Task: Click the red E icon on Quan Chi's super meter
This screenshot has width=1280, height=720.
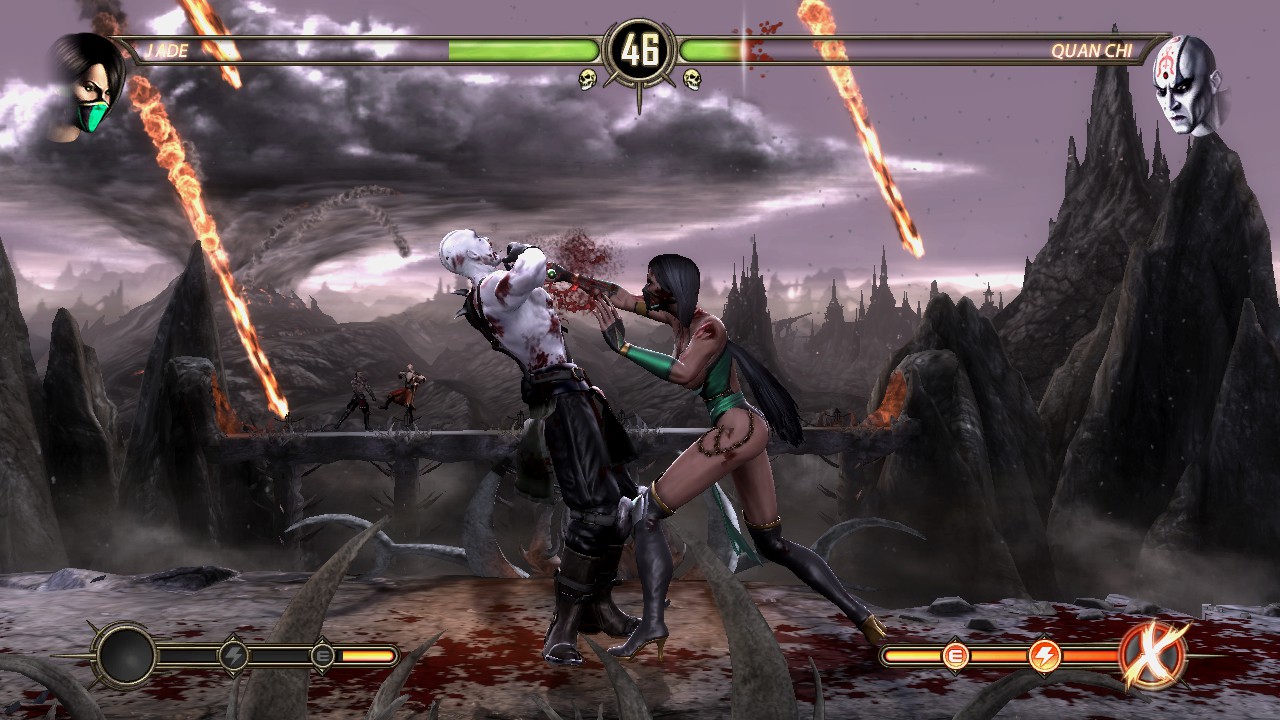Action: click(x=955, y=656)
